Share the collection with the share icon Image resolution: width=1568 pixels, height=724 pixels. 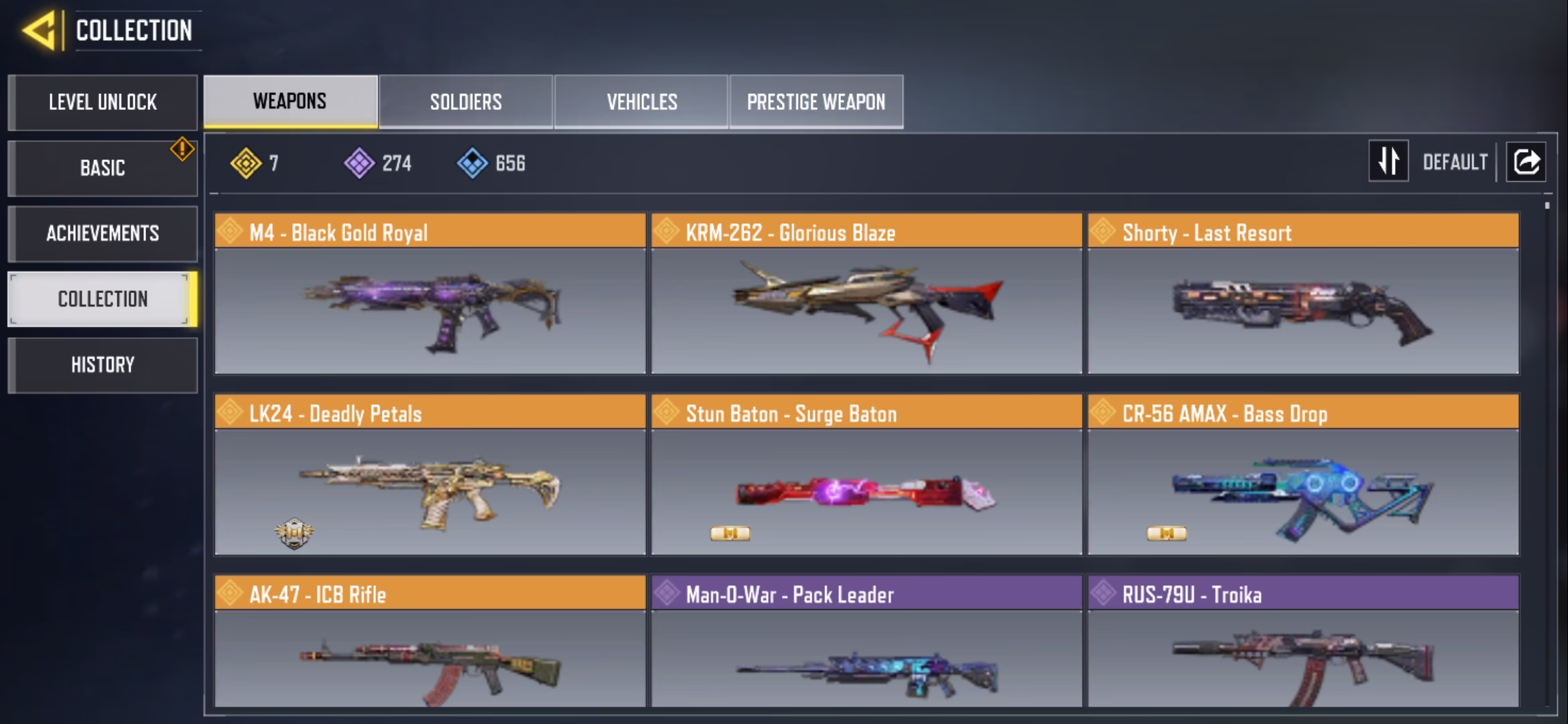(1526, 162)
